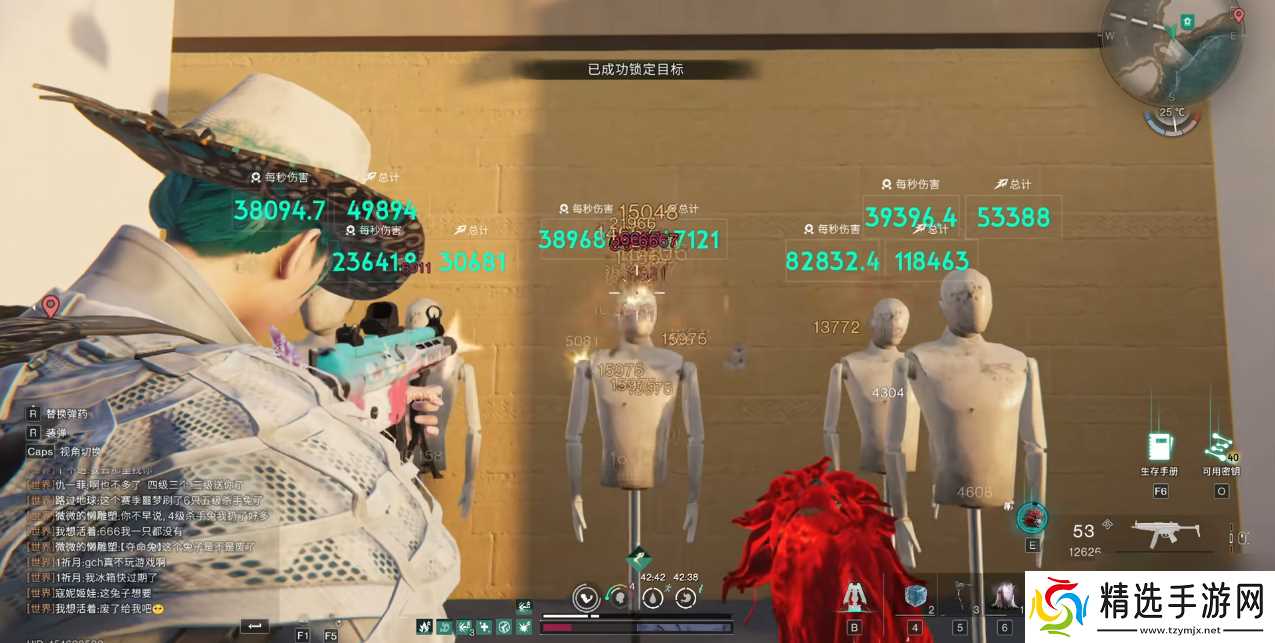The image size is (1275, 643).
Task: Select the submachine gun weapon slot
Action: click(x=1165, y=532)
